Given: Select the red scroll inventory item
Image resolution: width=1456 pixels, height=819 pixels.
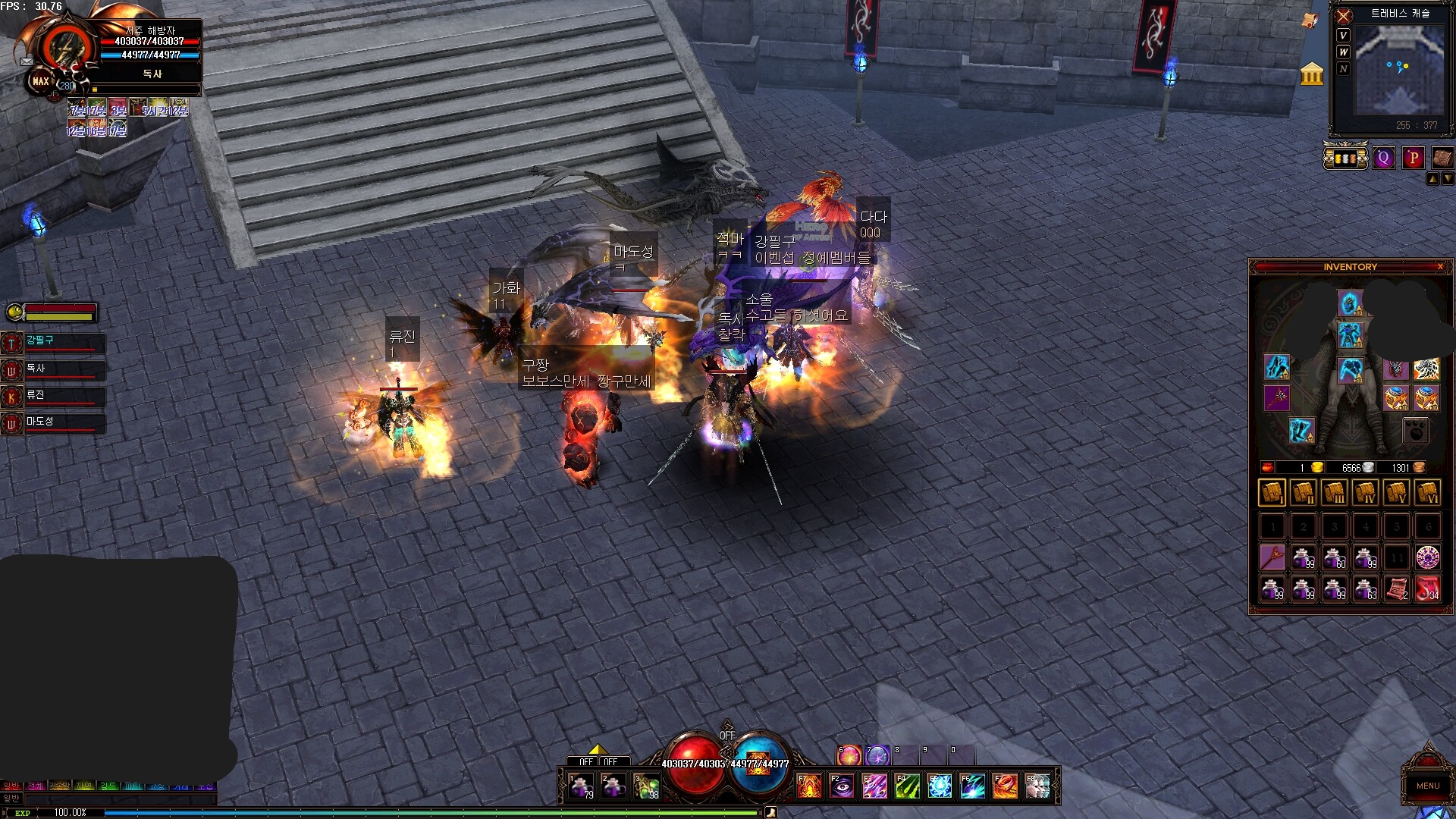Looking at the screenshot, I should (x=1397, y=589).
